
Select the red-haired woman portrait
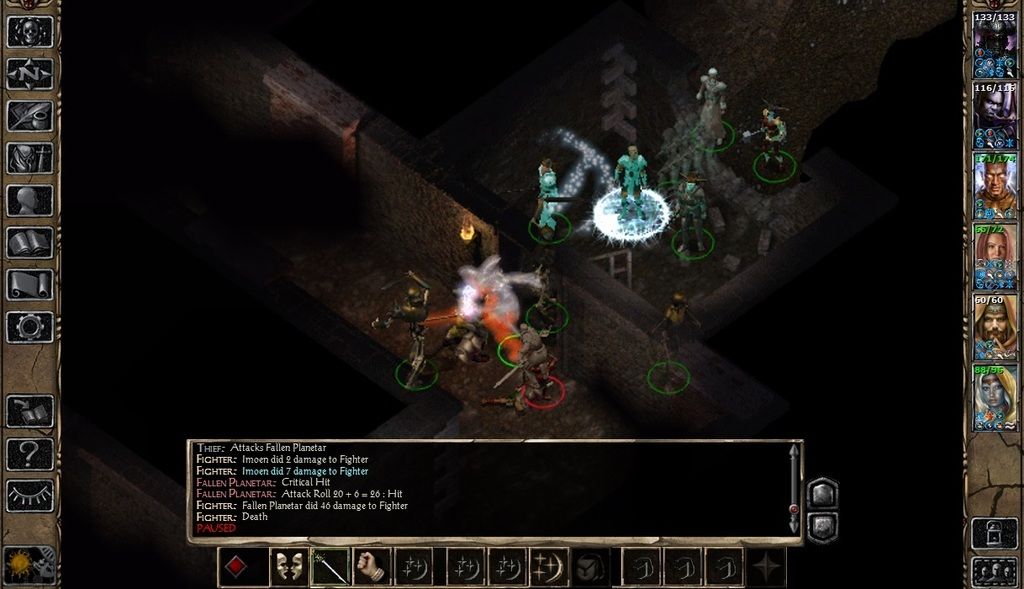pos(995,257)
